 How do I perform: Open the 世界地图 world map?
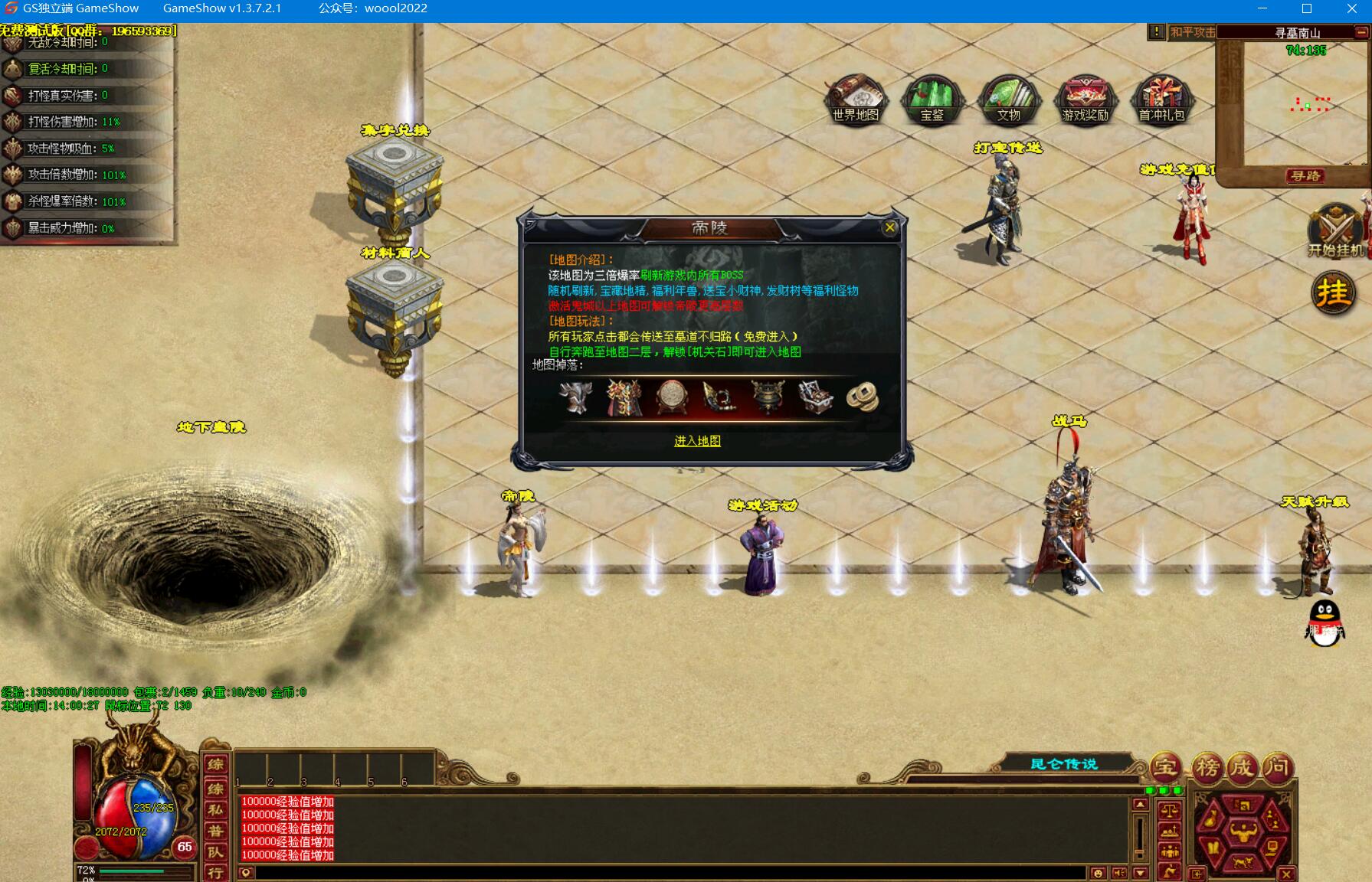tap(855, 100)
